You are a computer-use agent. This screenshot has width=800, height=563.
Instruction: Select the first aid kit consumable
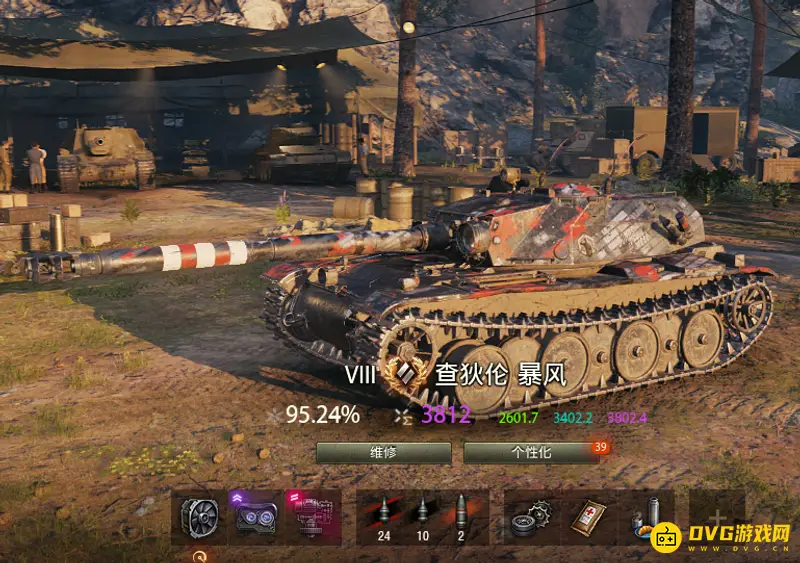coord(589,517)
